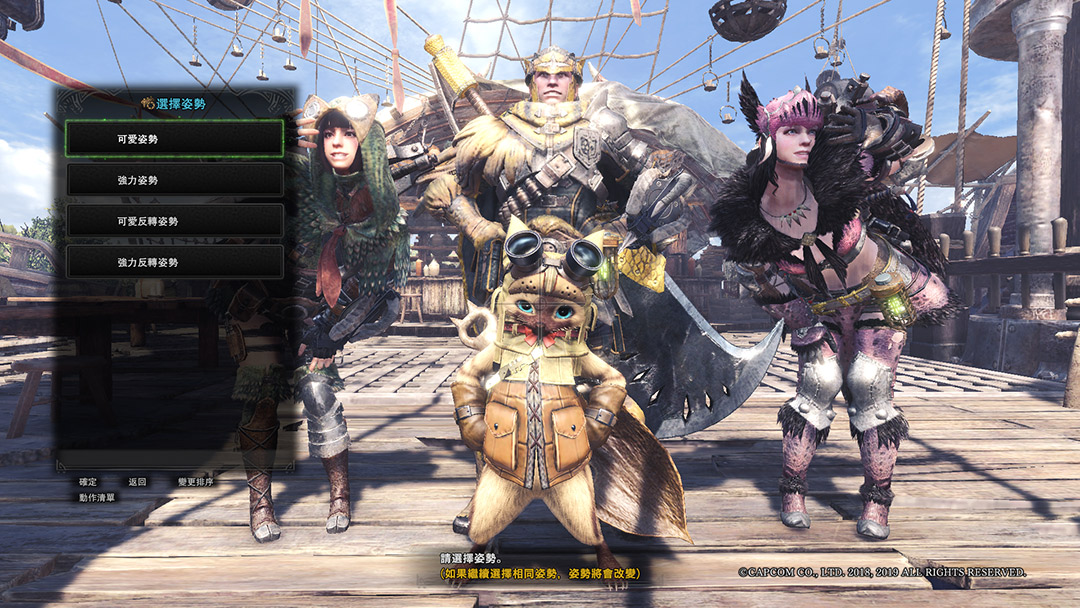Click the 強力反轉姿勢 pose option

pos(175,262)
